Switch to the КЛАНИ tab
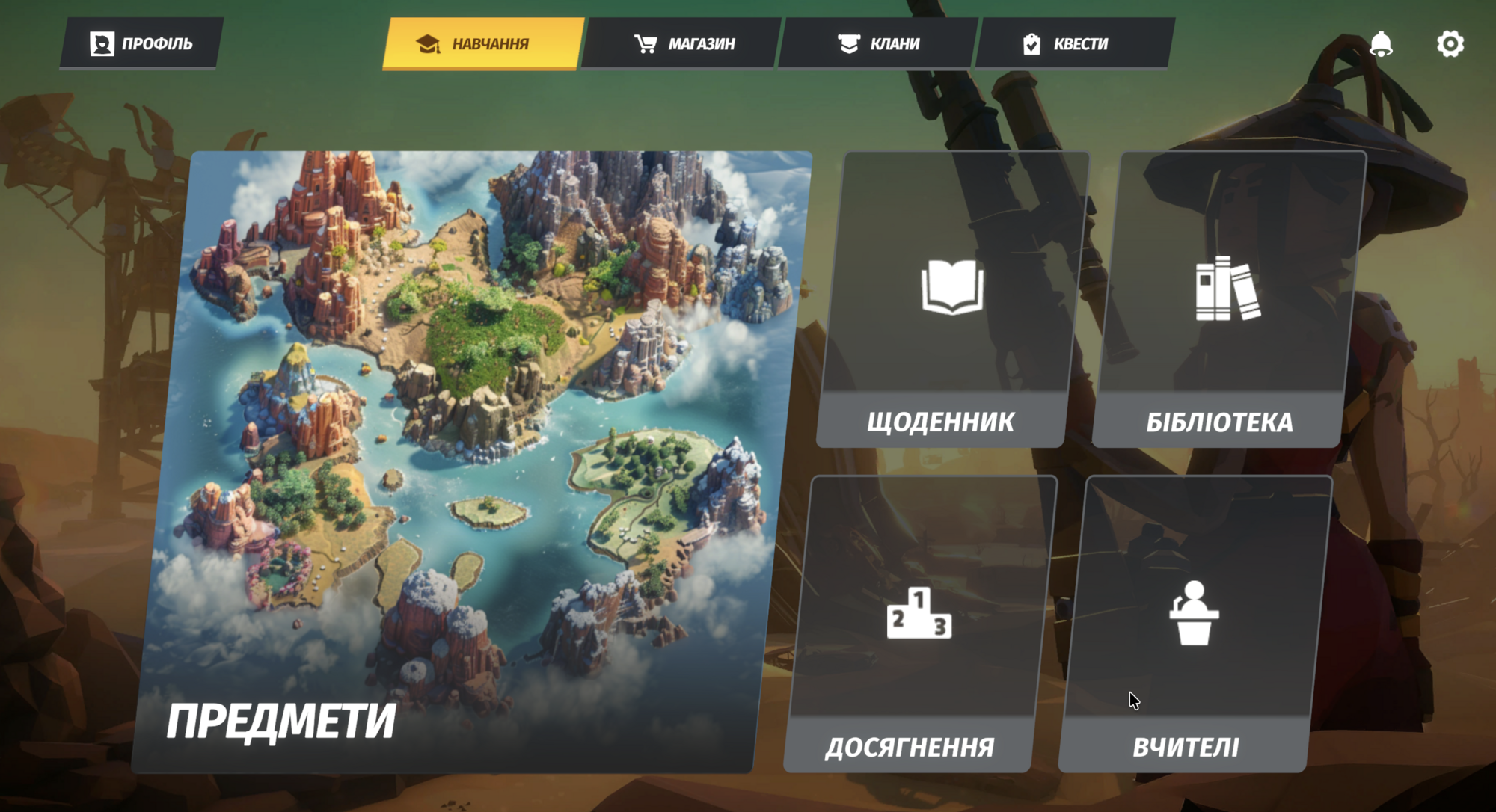 pyautogui.click(x=879, y=43)
